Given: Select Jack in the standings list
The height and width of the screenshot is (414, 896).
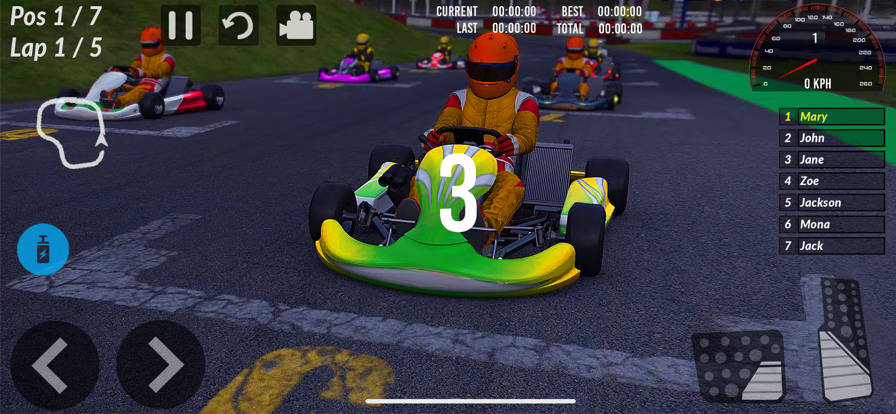Looking at the screenshot, I should [x=832, y=246].
